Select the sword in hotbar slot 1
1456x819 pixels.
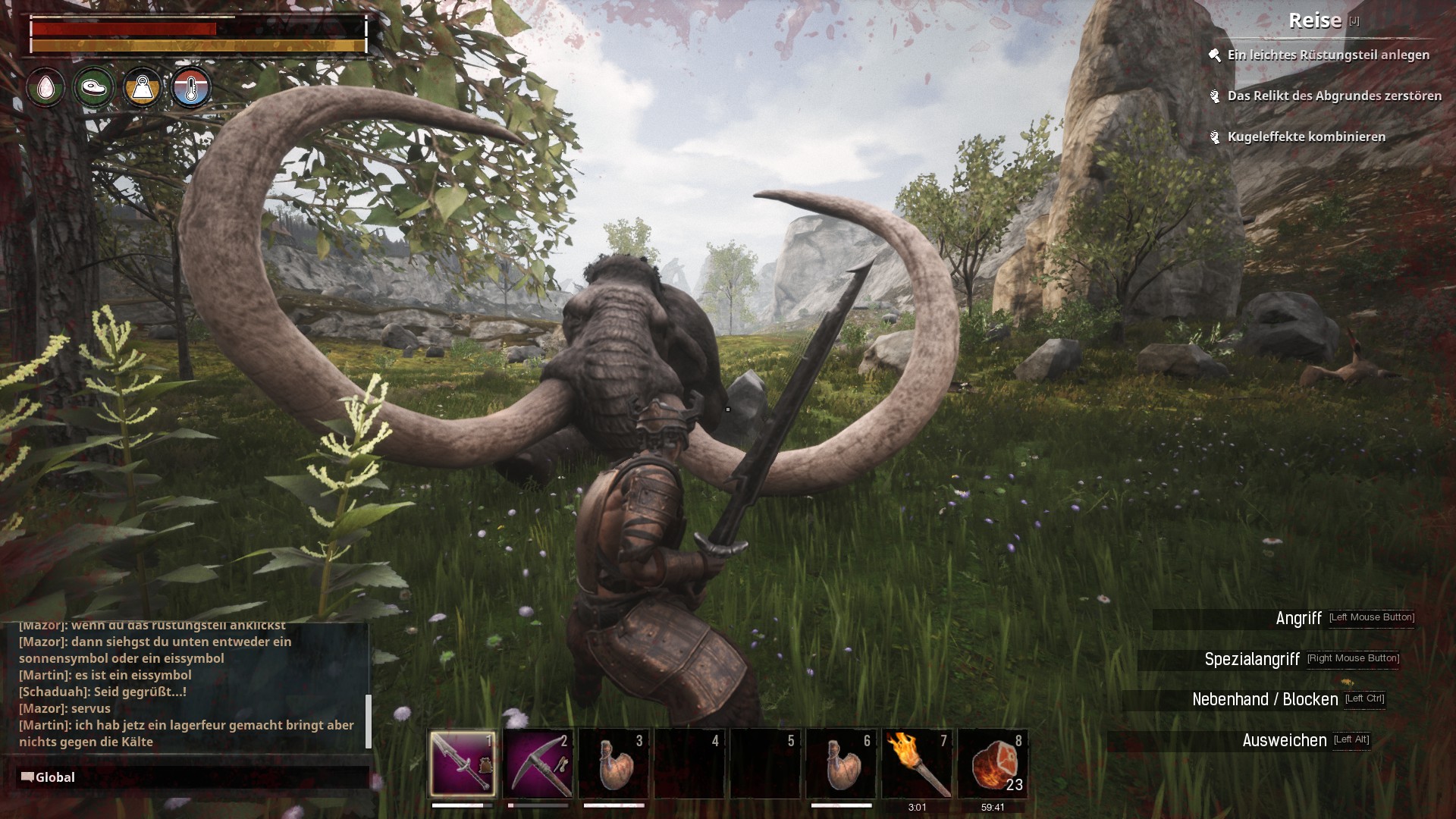(463, 764)
